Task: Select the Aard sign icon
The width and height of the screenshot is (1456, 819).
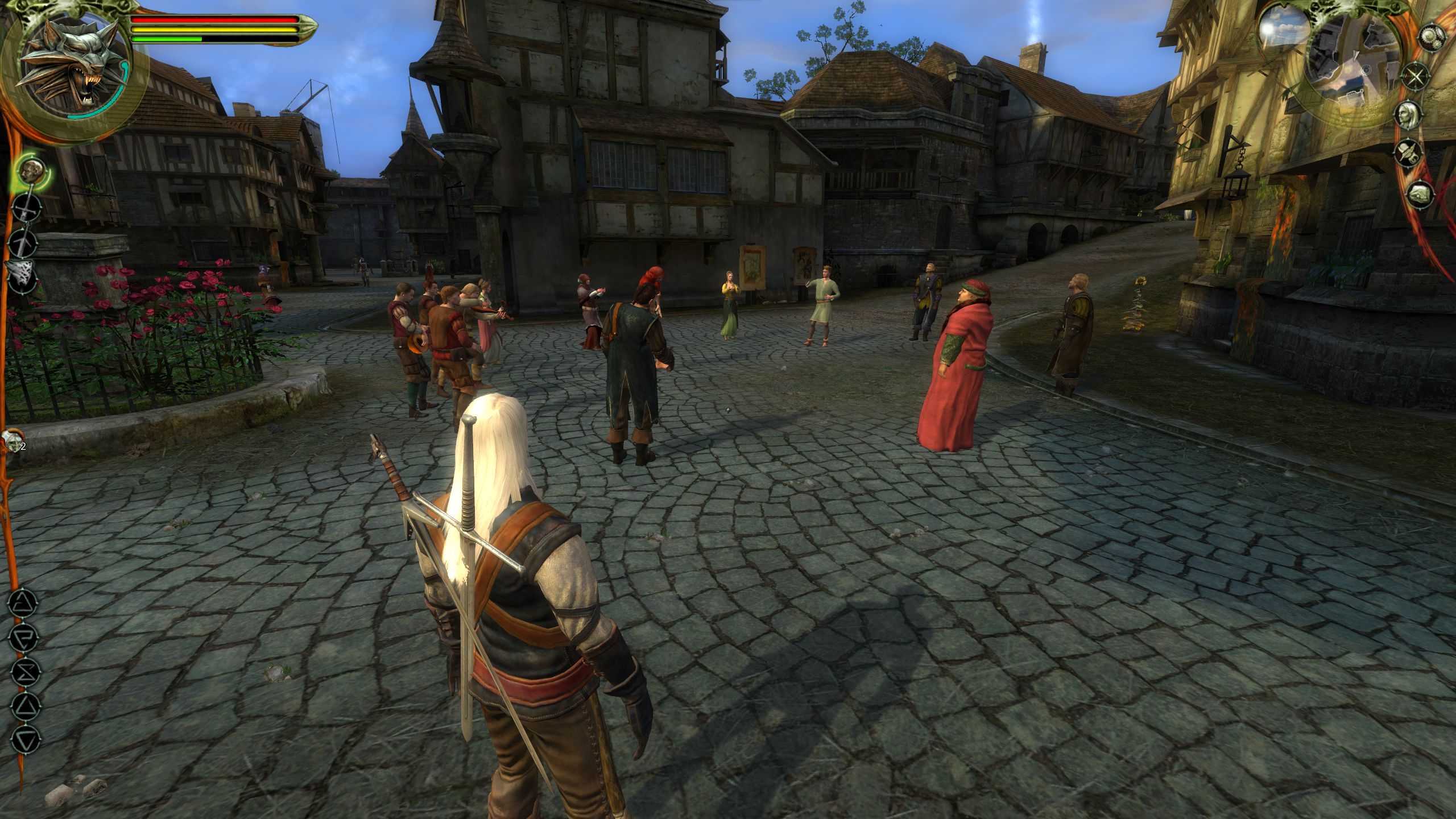Action: [23, 603]
